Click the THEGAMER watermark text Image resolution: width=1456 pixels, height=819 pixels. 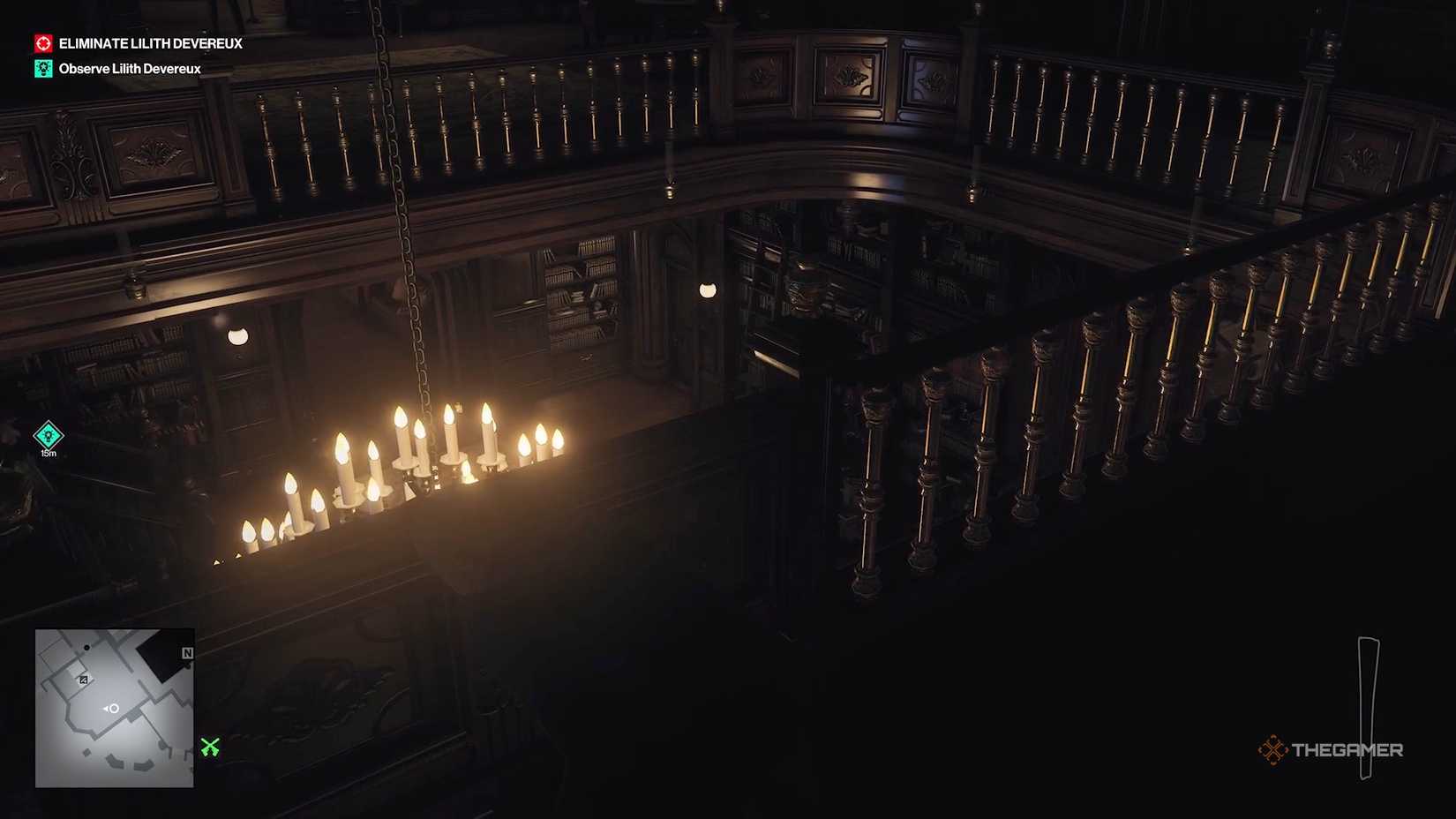(1348, 749)
